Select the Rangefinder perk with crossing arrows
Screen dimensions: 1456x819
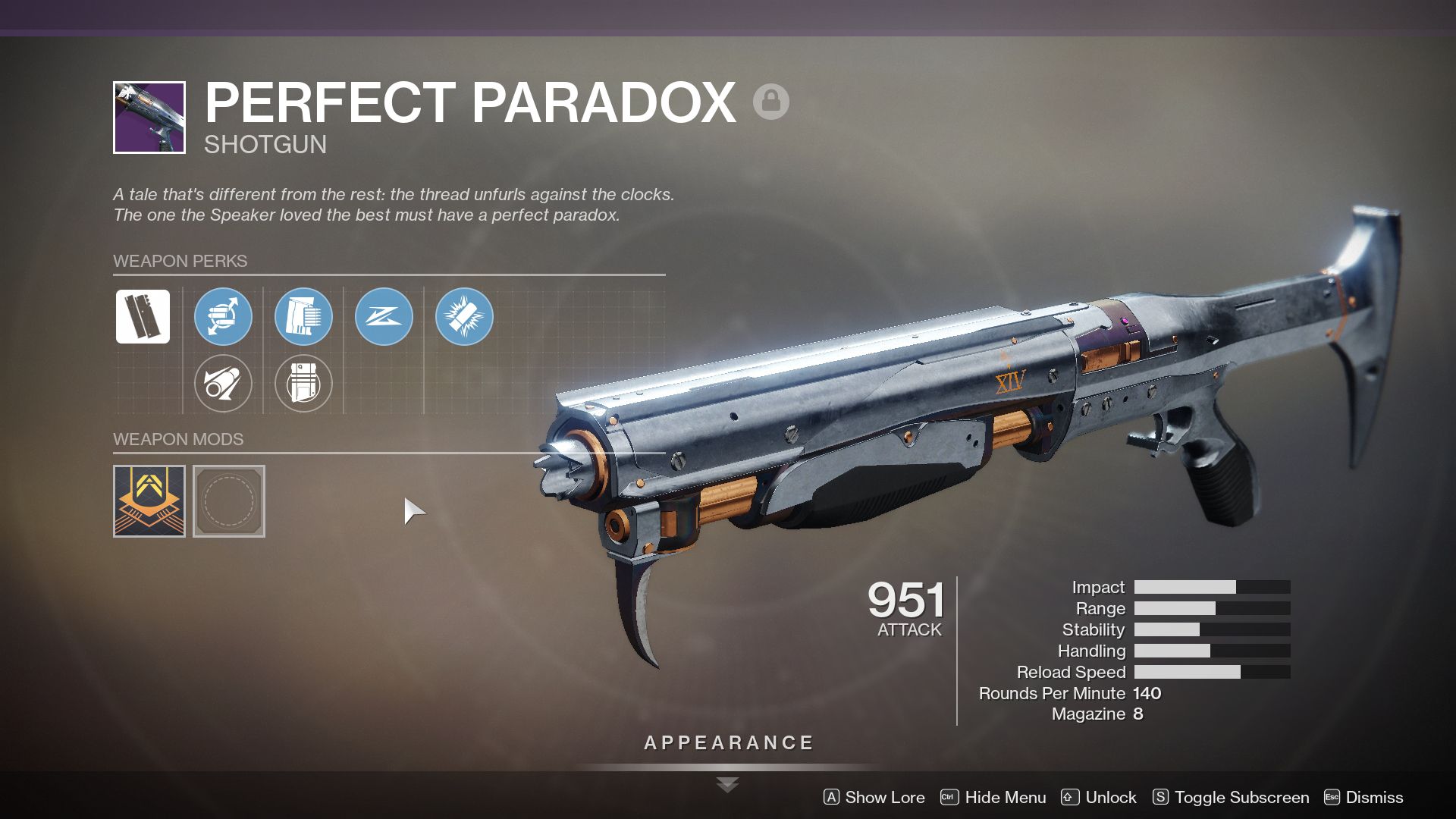223,317
